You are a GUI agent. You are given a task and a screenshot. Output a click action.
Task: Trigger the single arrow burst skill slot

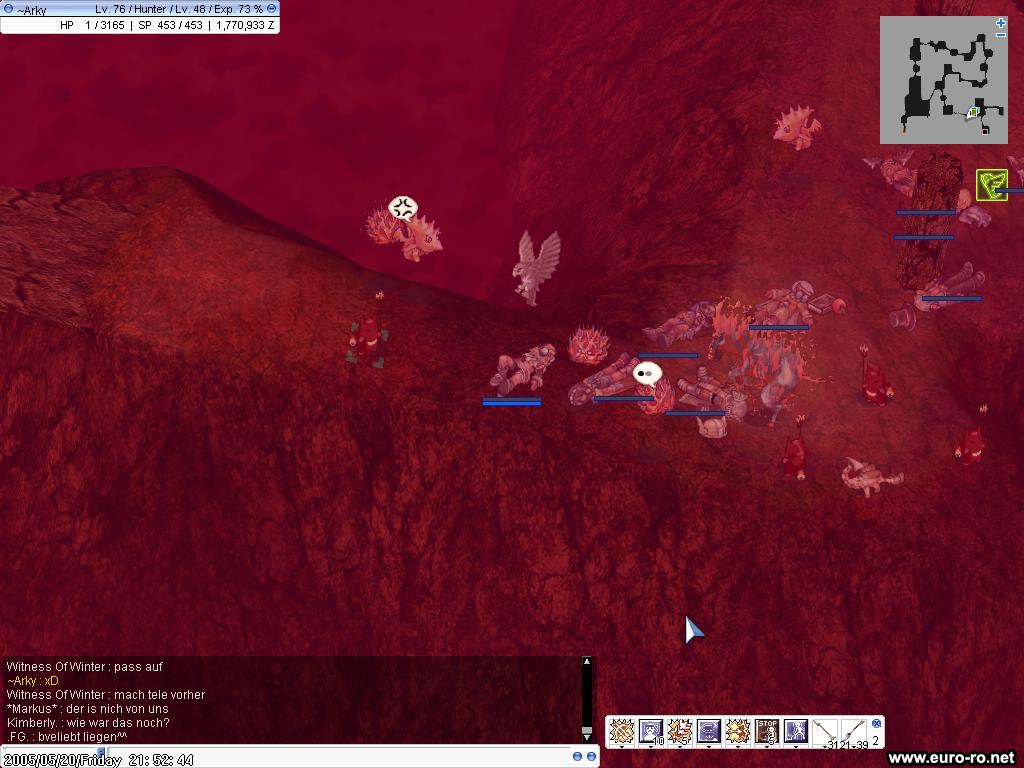[x=738, y=732]
